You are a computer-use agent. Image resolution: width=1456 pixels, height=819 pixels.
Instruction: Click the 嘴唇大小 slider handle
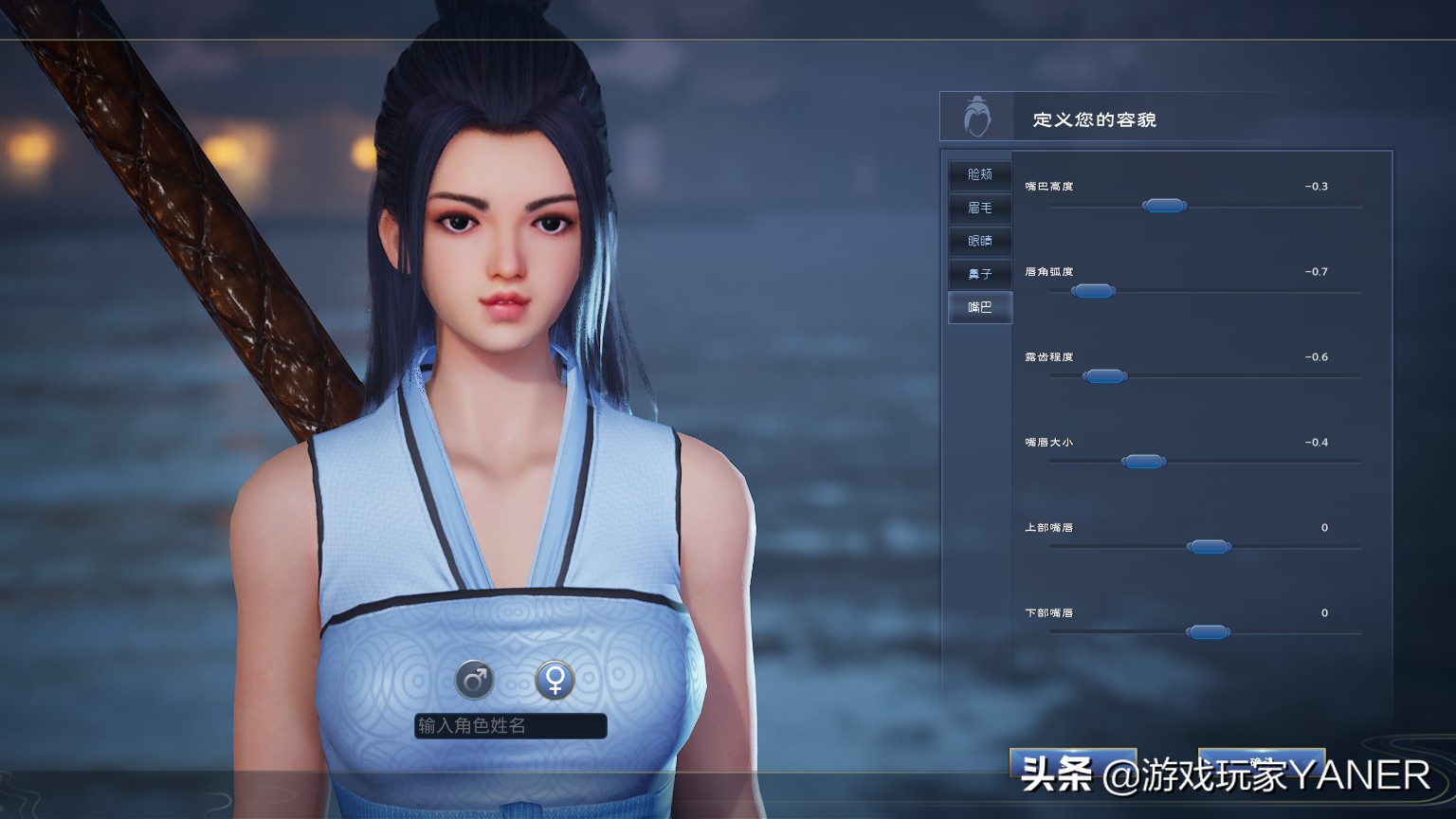(x=1143, y=461)
